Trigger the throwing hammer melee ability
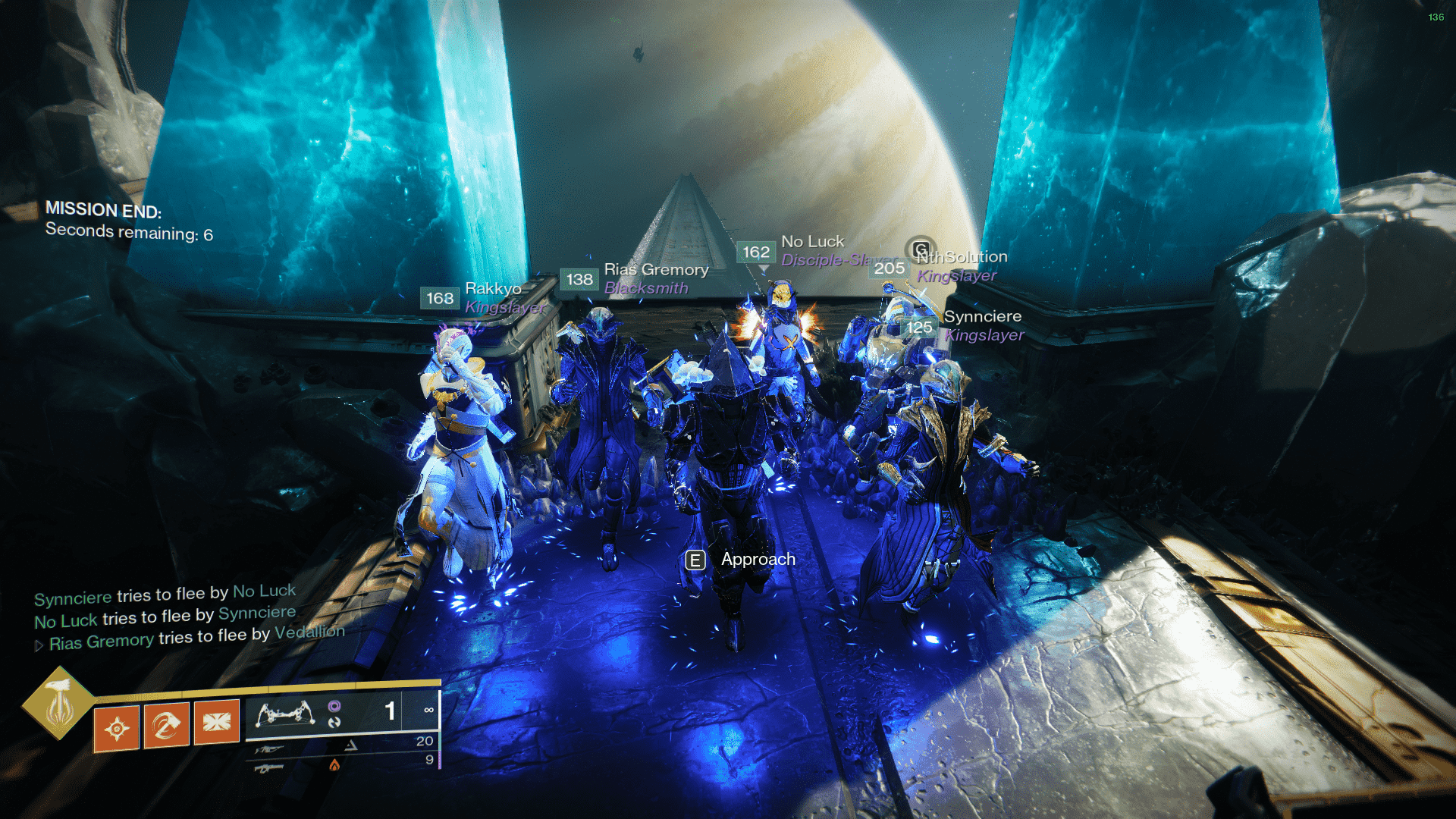 pyautogui.click(x=167, y=726)
